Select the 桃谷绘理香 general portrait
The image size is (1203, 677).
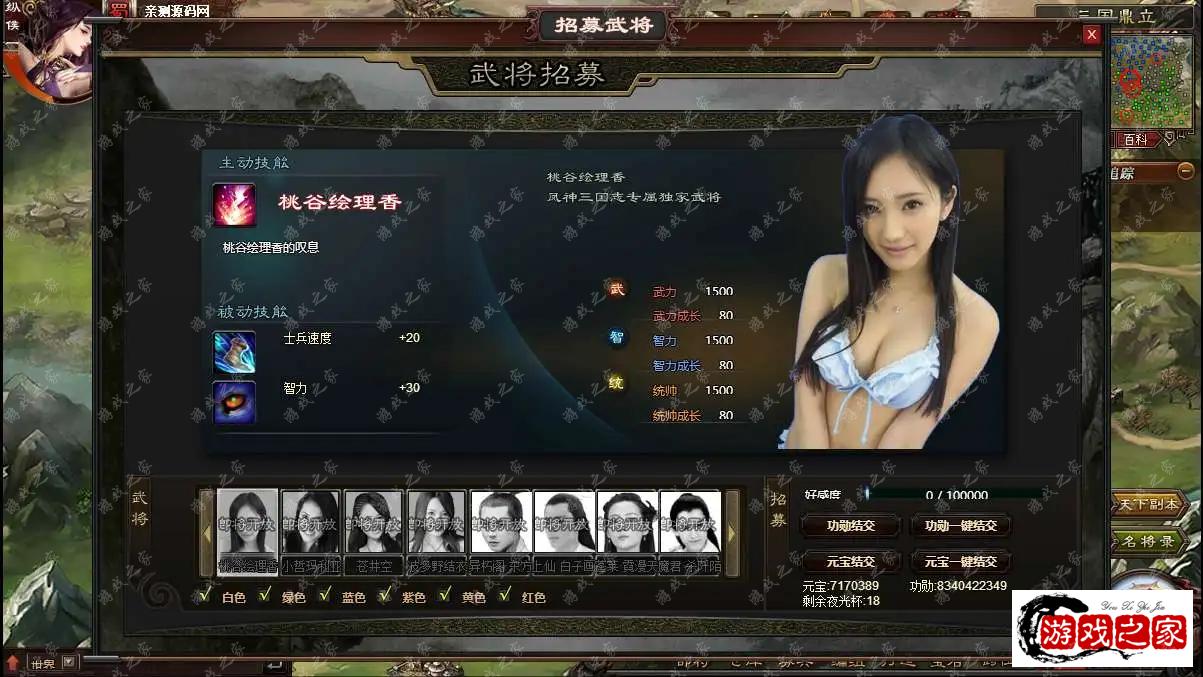(247, 521)
